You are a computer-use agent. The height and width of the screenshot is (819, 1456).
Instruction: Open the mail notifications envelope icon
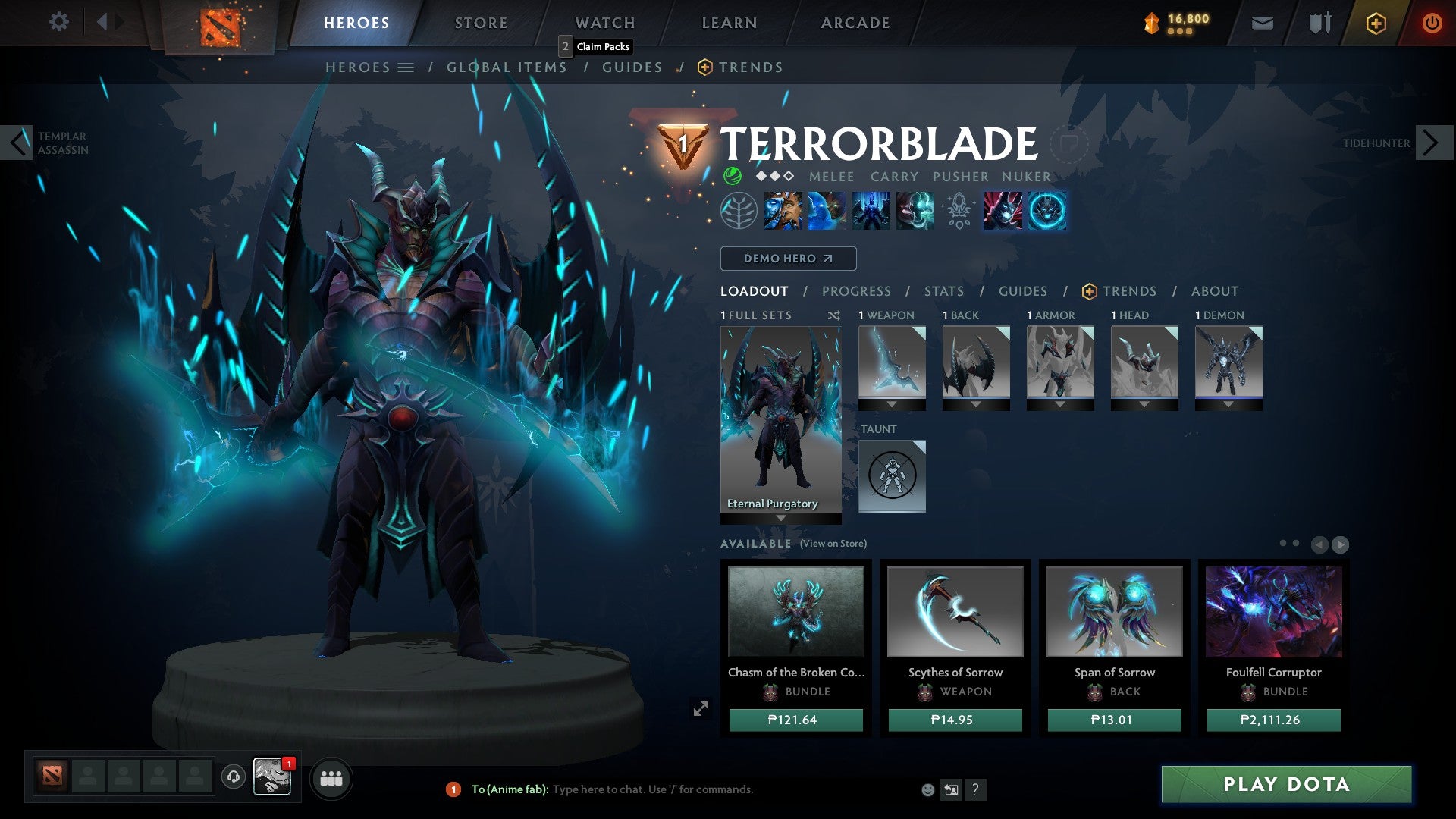1262,23
